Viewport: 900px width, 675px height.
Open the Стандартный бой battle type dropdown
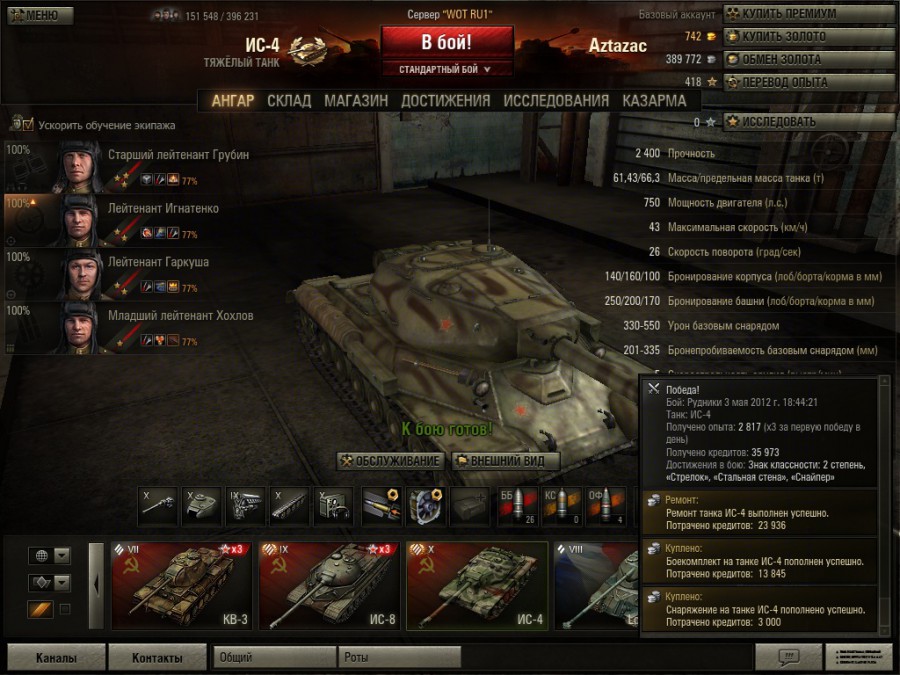tap(446, 69)
